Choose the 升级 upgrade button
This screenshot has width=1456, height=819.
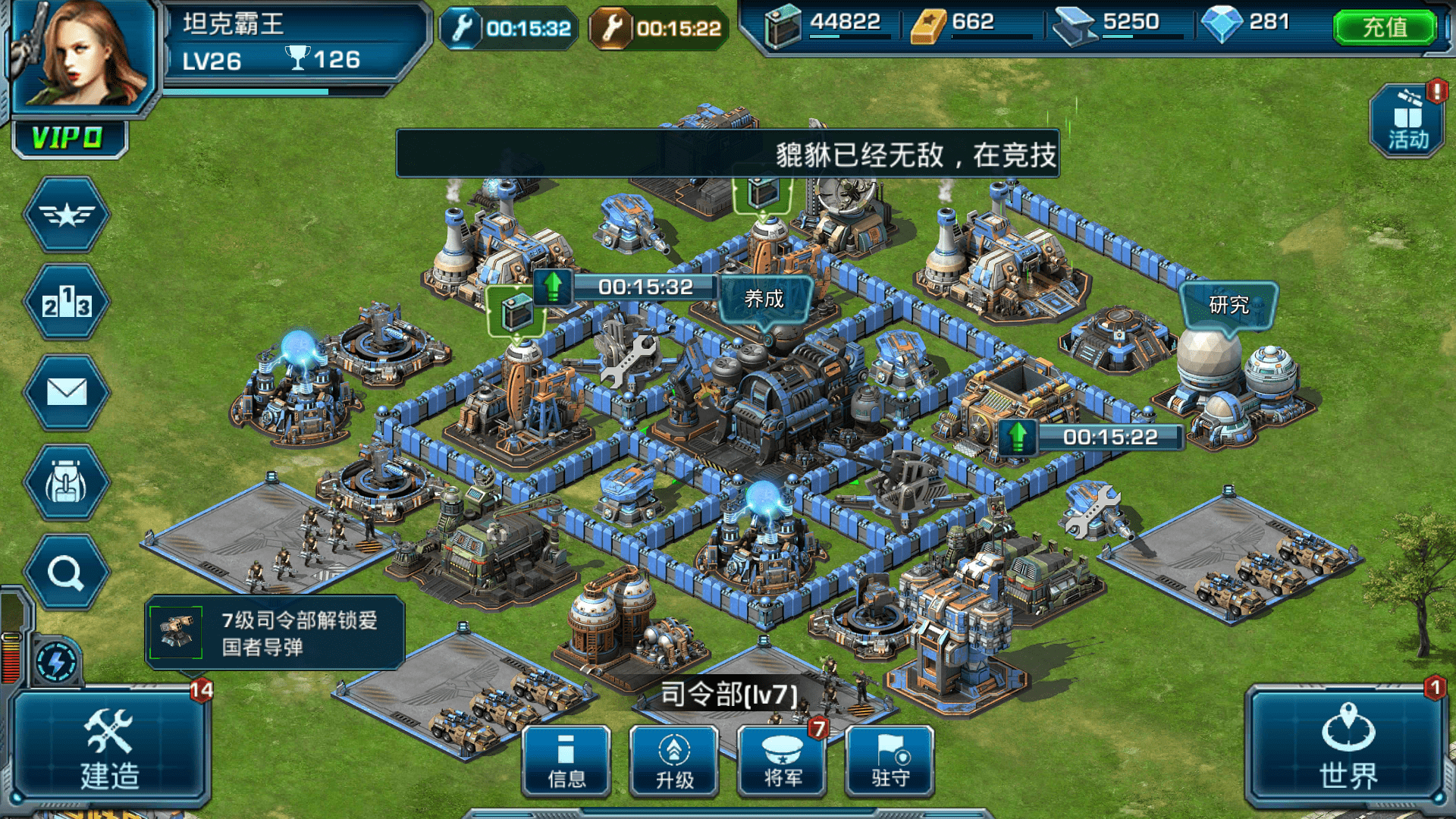point(674,761)
